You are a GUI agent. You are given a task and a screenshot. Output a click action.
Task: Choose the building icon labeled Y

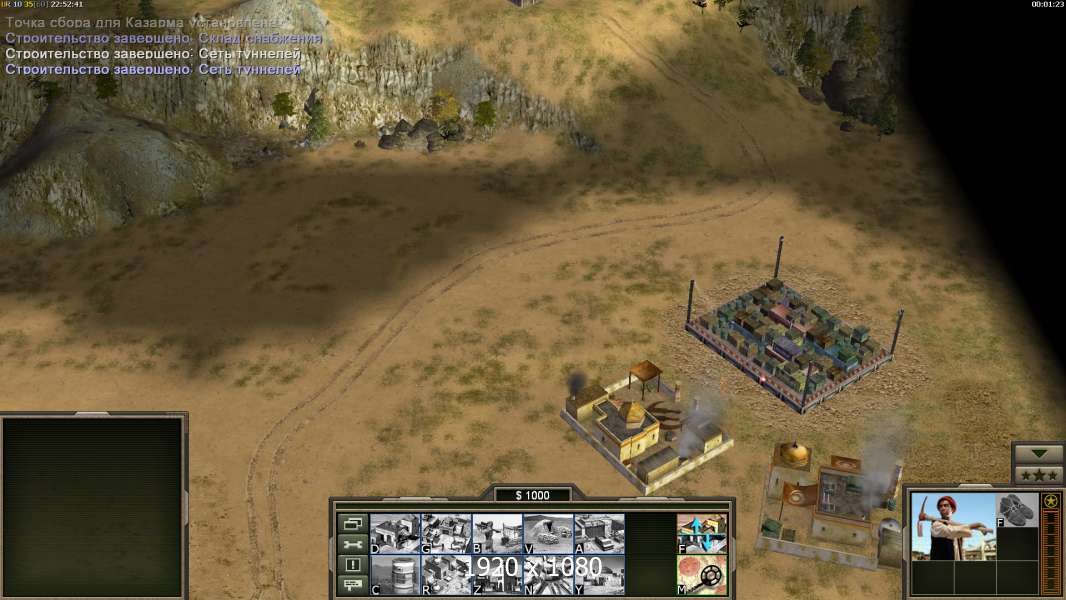tap(599, 574)
